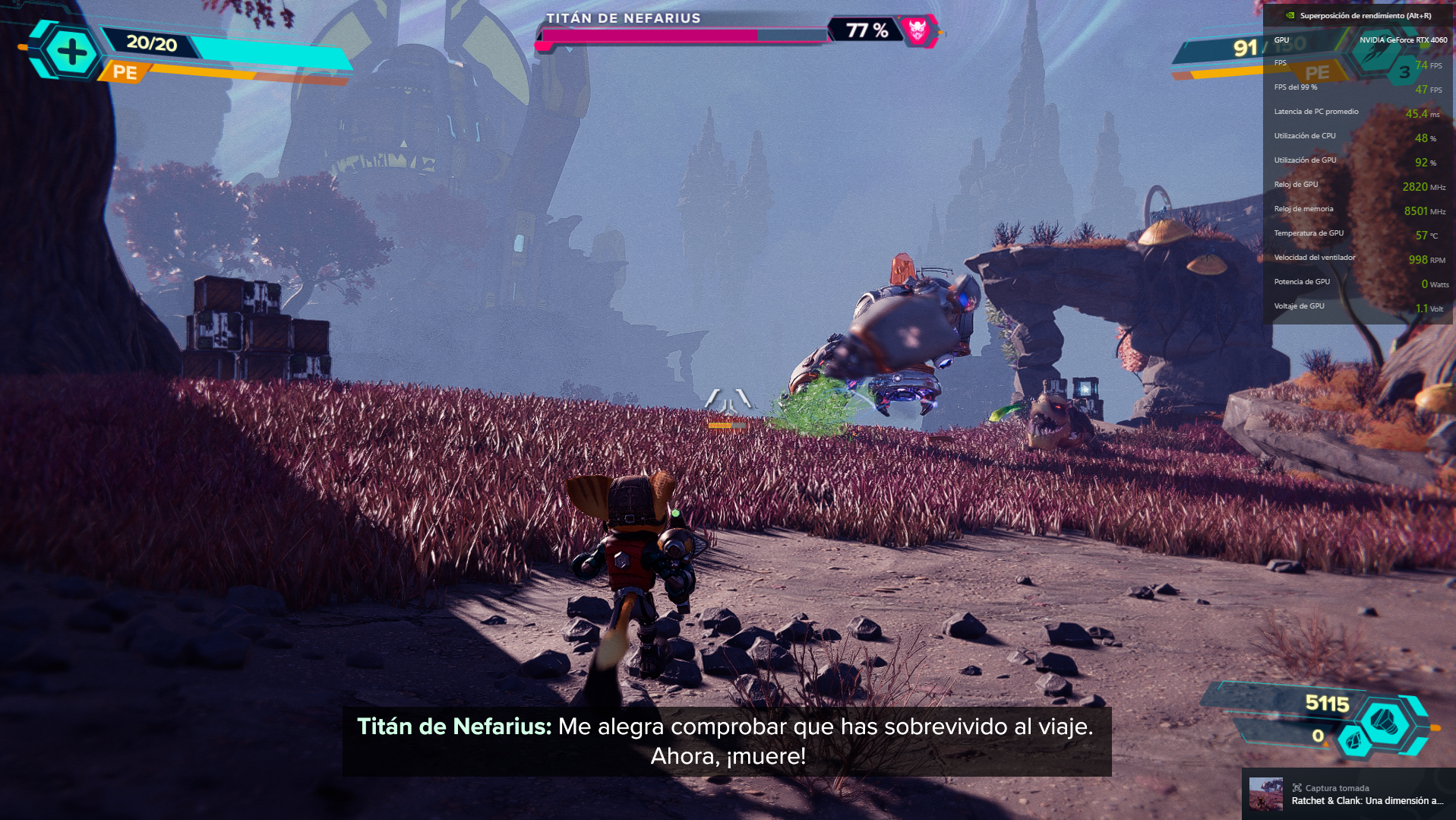Image resolution: width=1456 pixels, height=820 pixels.
Task: Open the 'Captura tomada' screenshot thumbnail
Action: point(1265,794)
